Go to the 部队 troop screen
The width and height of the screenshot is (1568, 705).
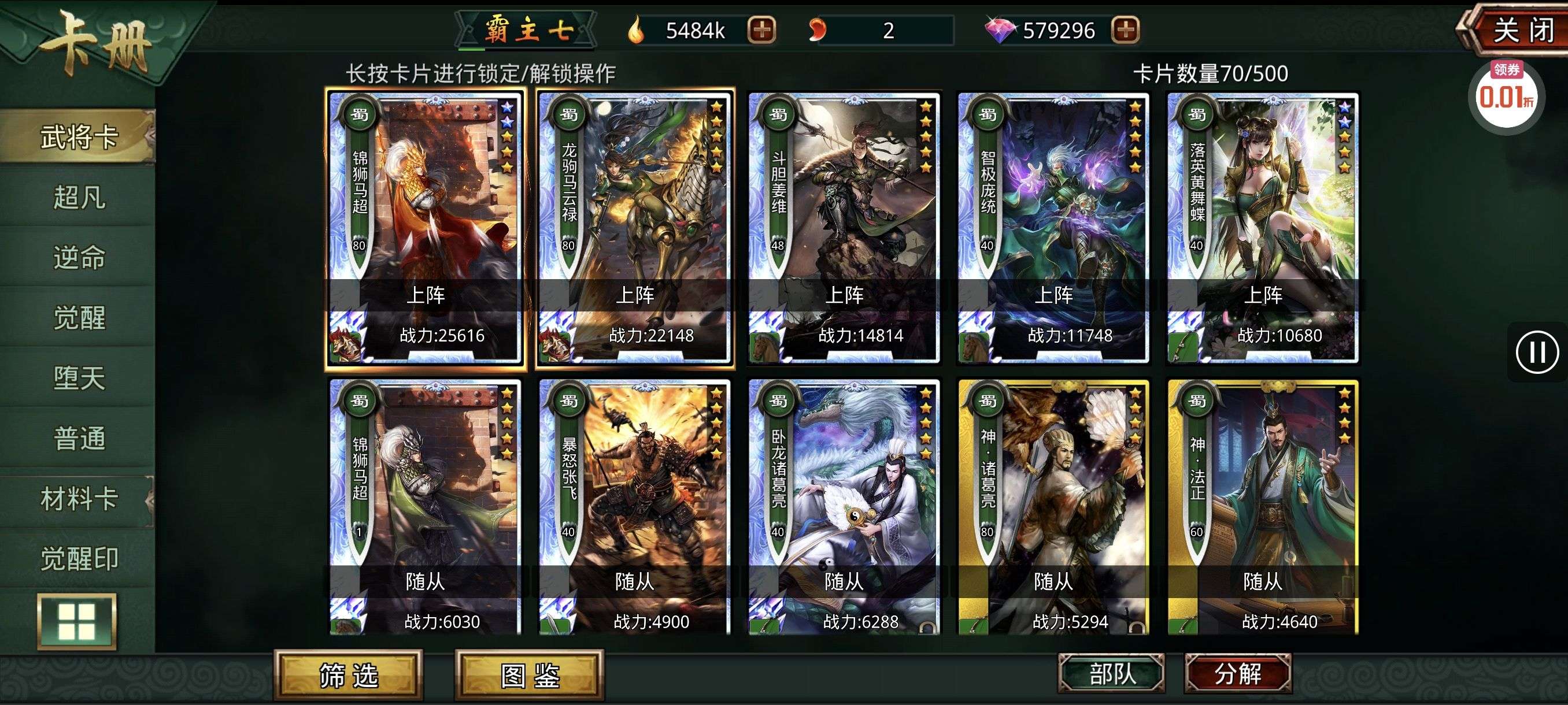coord(1111,673)
